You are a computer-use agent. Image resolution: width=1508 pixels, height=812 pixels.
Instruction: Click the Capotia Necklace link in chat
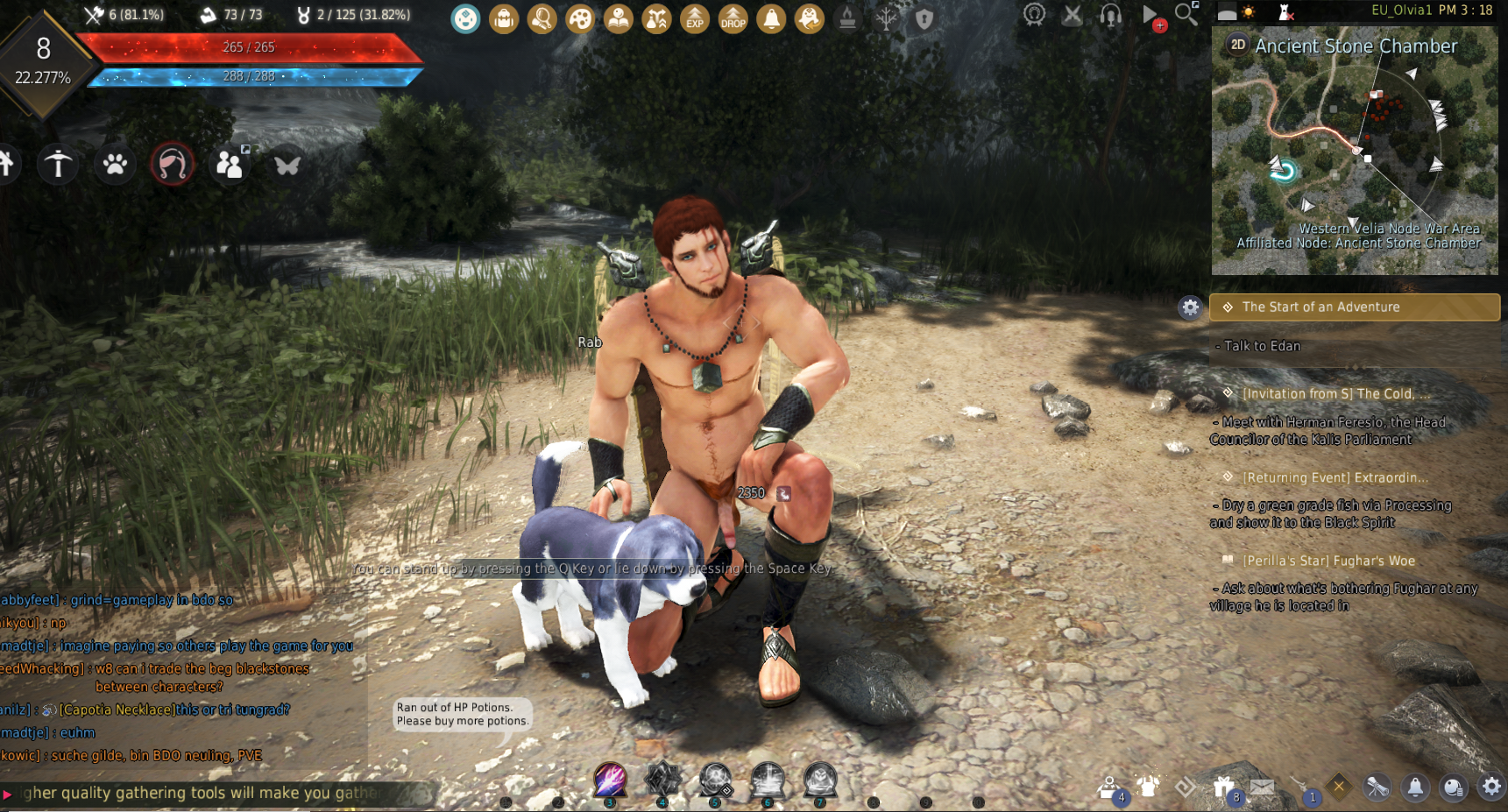[116, 710]
